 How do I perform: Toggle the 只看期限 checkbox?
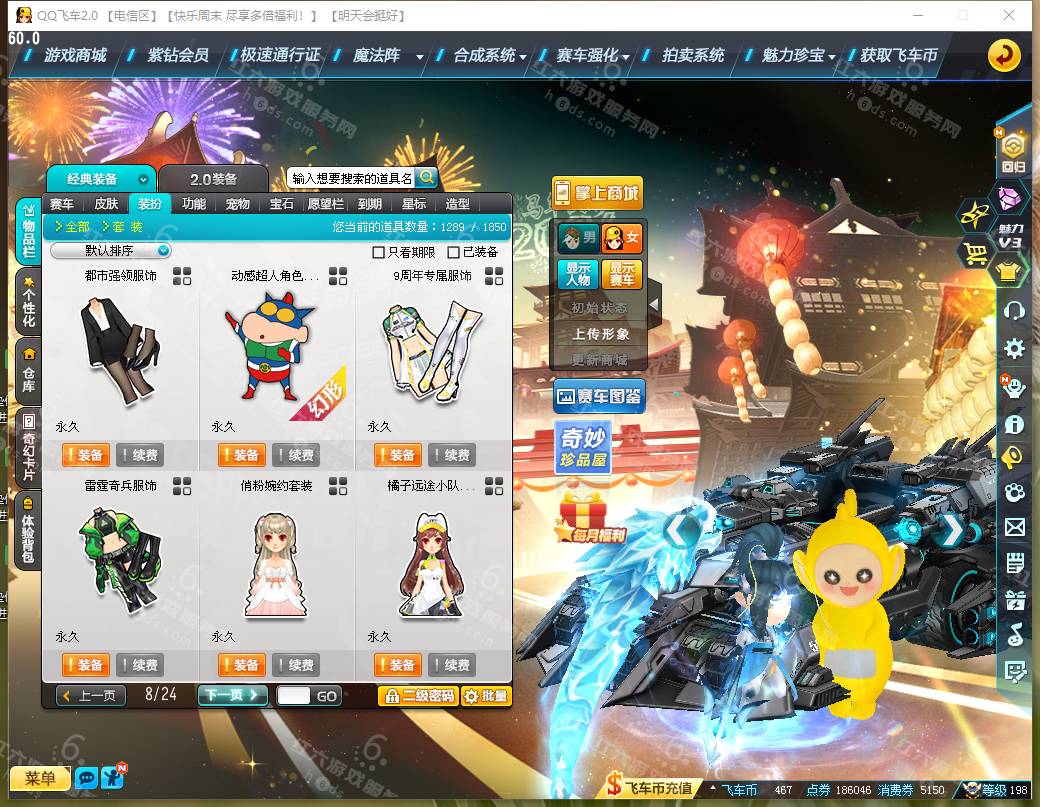[x=378, y=252]
